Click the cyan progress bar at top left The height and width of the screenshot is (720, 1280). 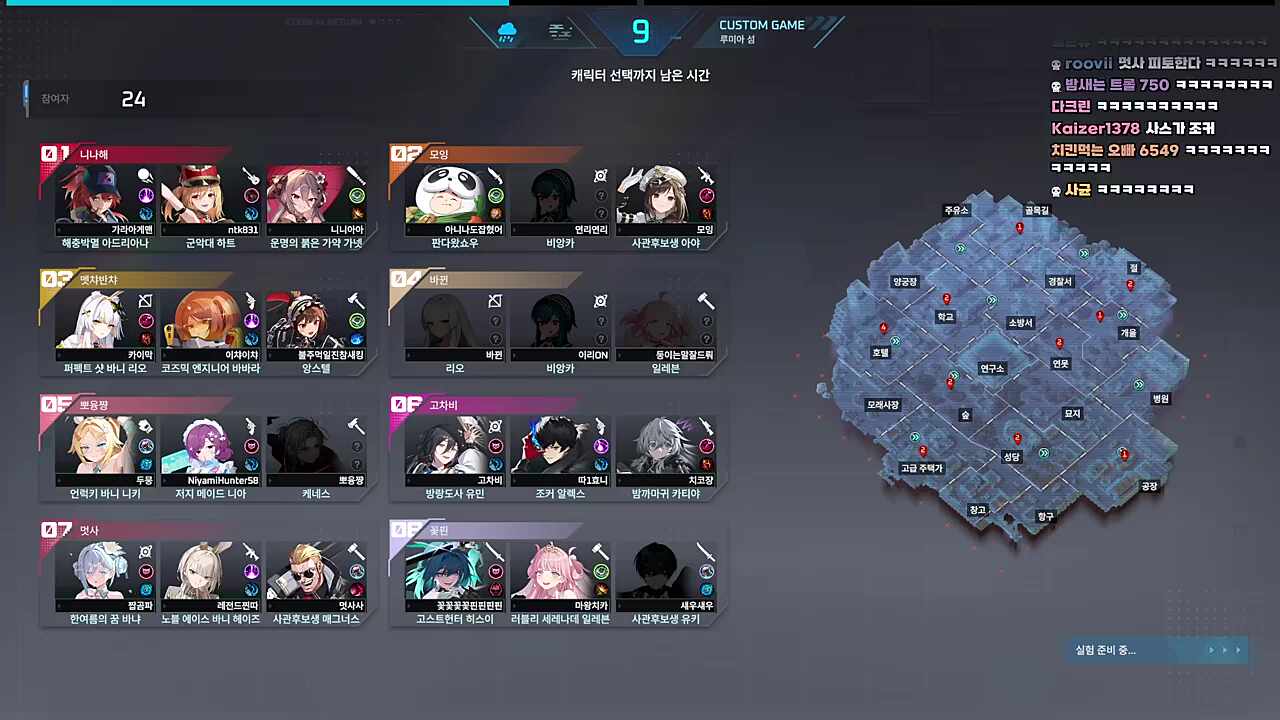click(250, 3)
